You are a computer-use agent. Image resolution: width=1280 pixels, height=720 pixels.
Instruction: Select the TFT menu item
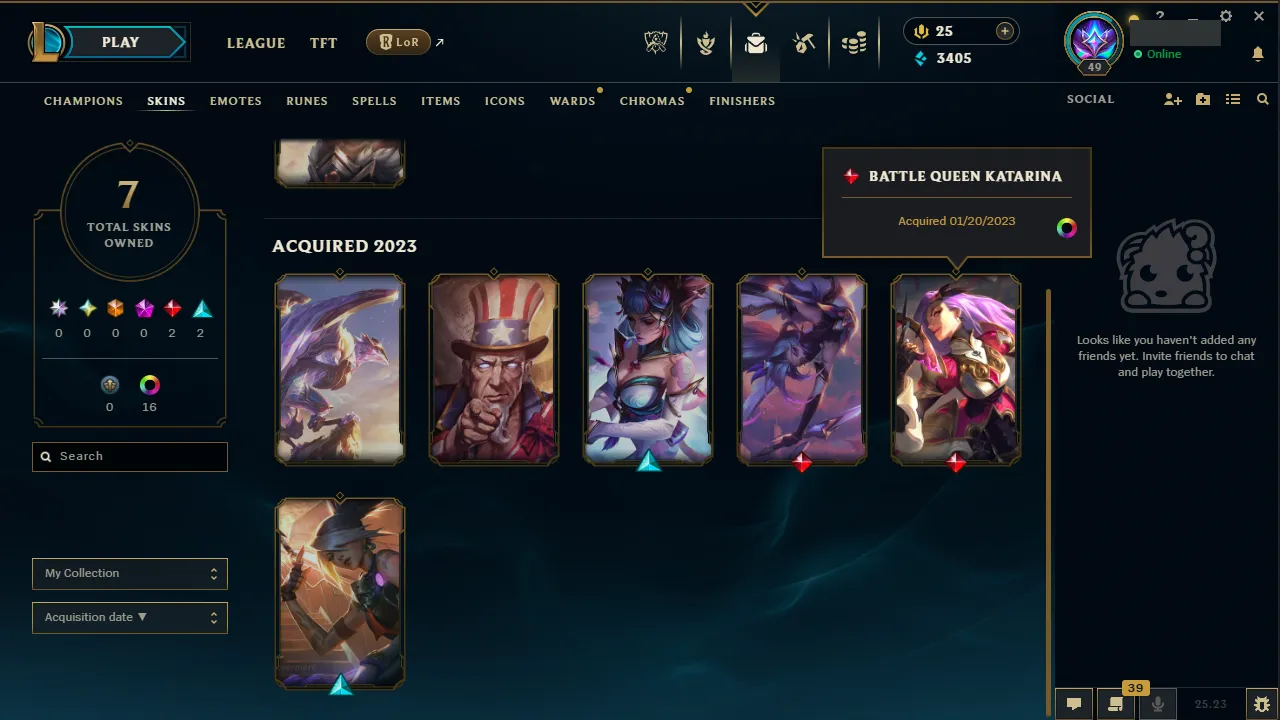coord(323,43)
